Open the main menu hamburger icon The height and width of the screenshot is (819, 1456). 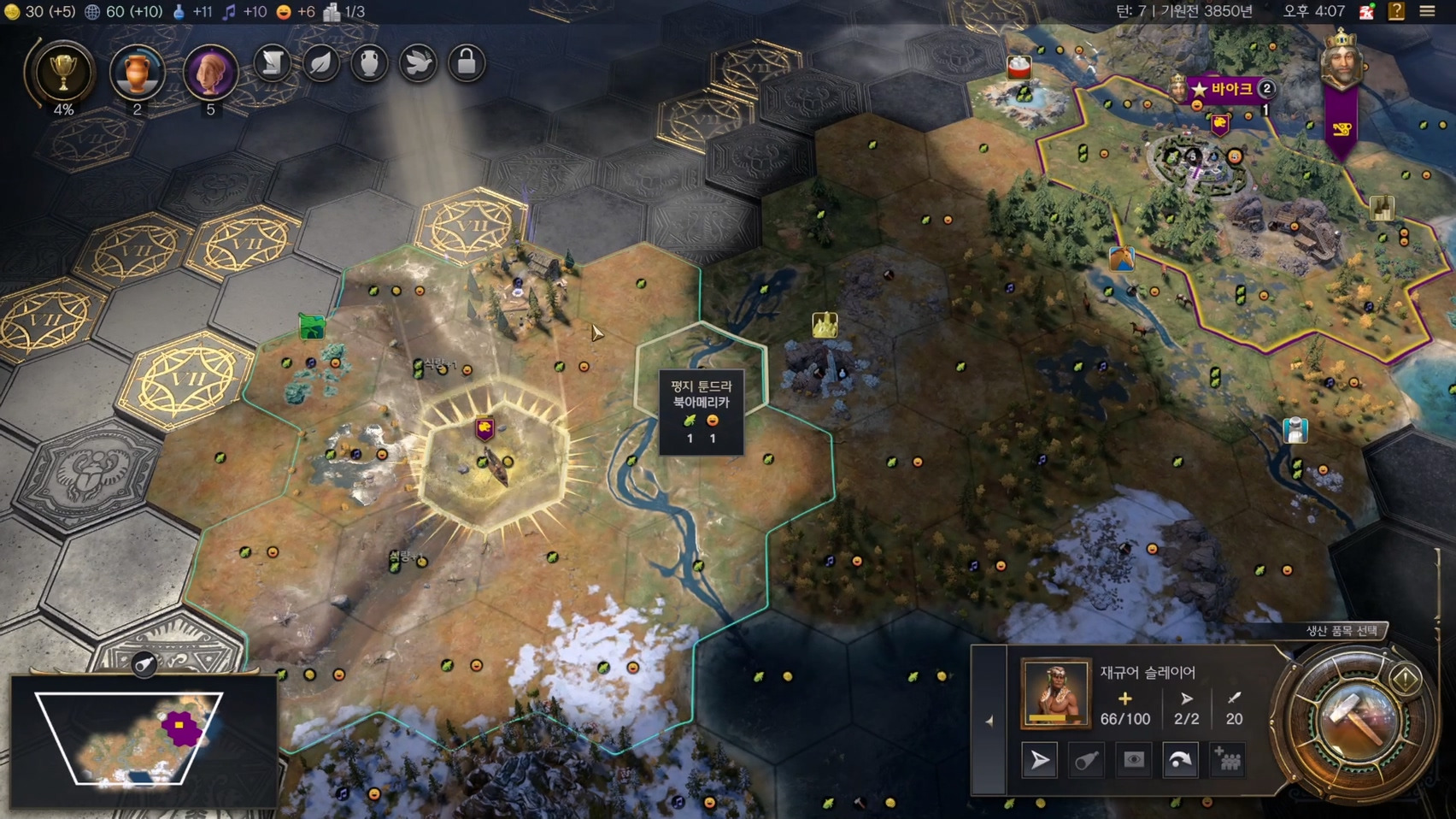[x=1427, y=12]
